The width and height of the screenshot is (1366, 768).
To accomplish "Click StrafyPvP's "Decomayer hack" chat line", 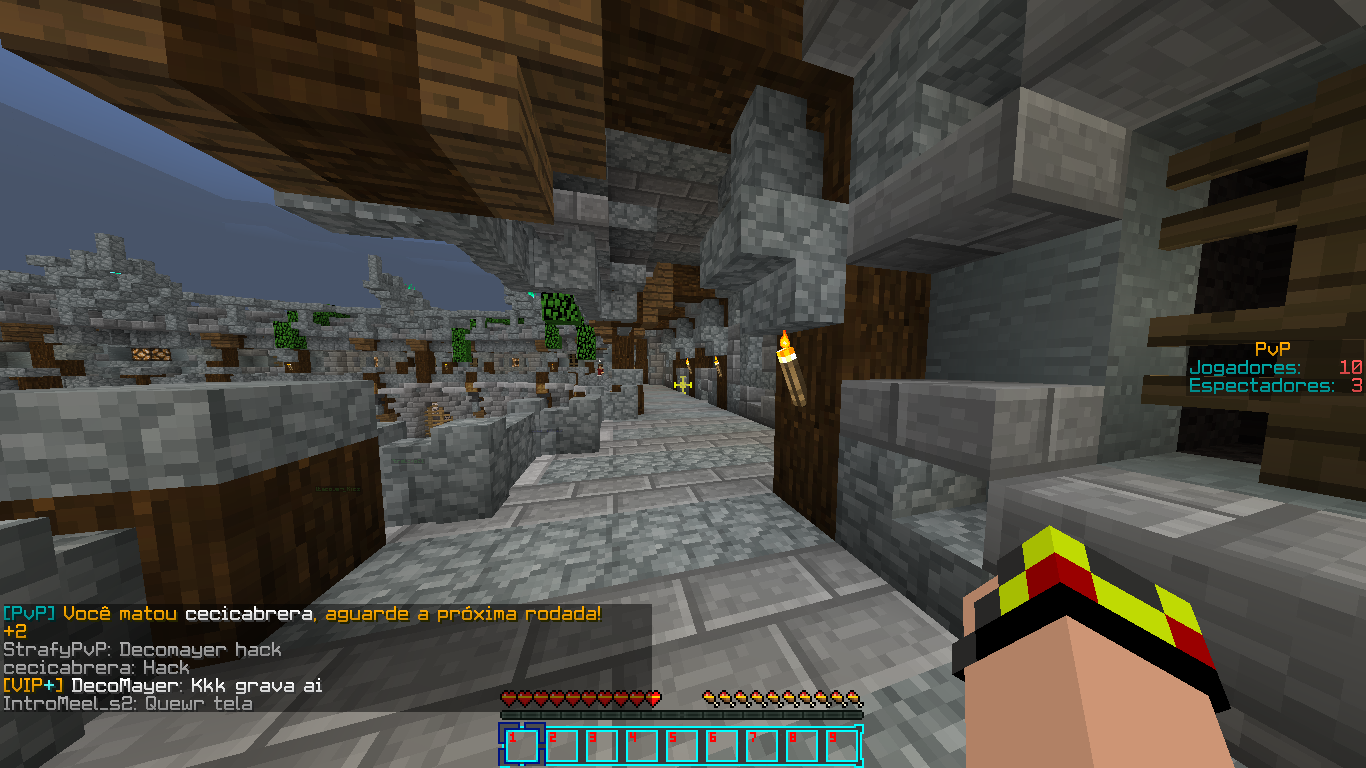I will click(142, 650).
